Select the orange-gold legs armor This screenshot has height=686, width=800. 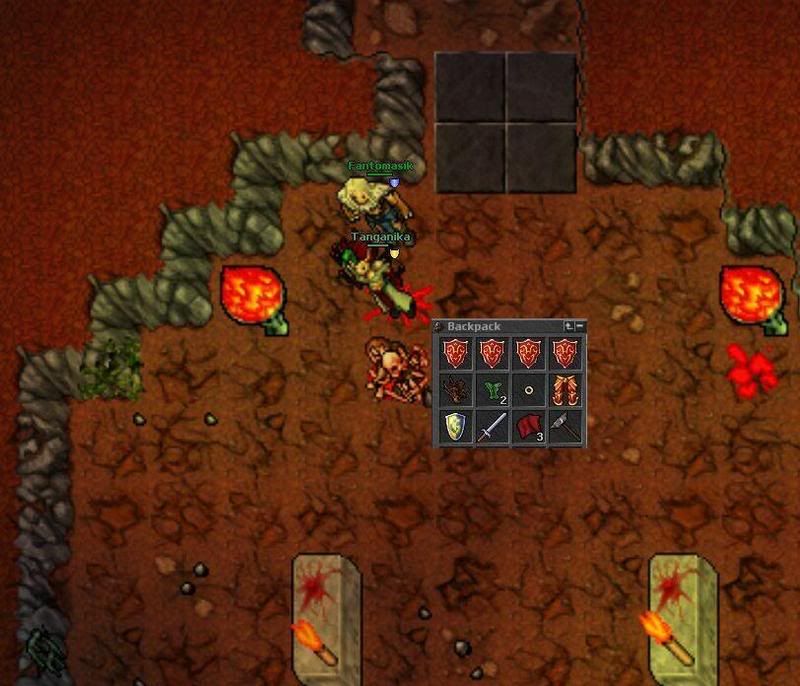tap(564, 390)
